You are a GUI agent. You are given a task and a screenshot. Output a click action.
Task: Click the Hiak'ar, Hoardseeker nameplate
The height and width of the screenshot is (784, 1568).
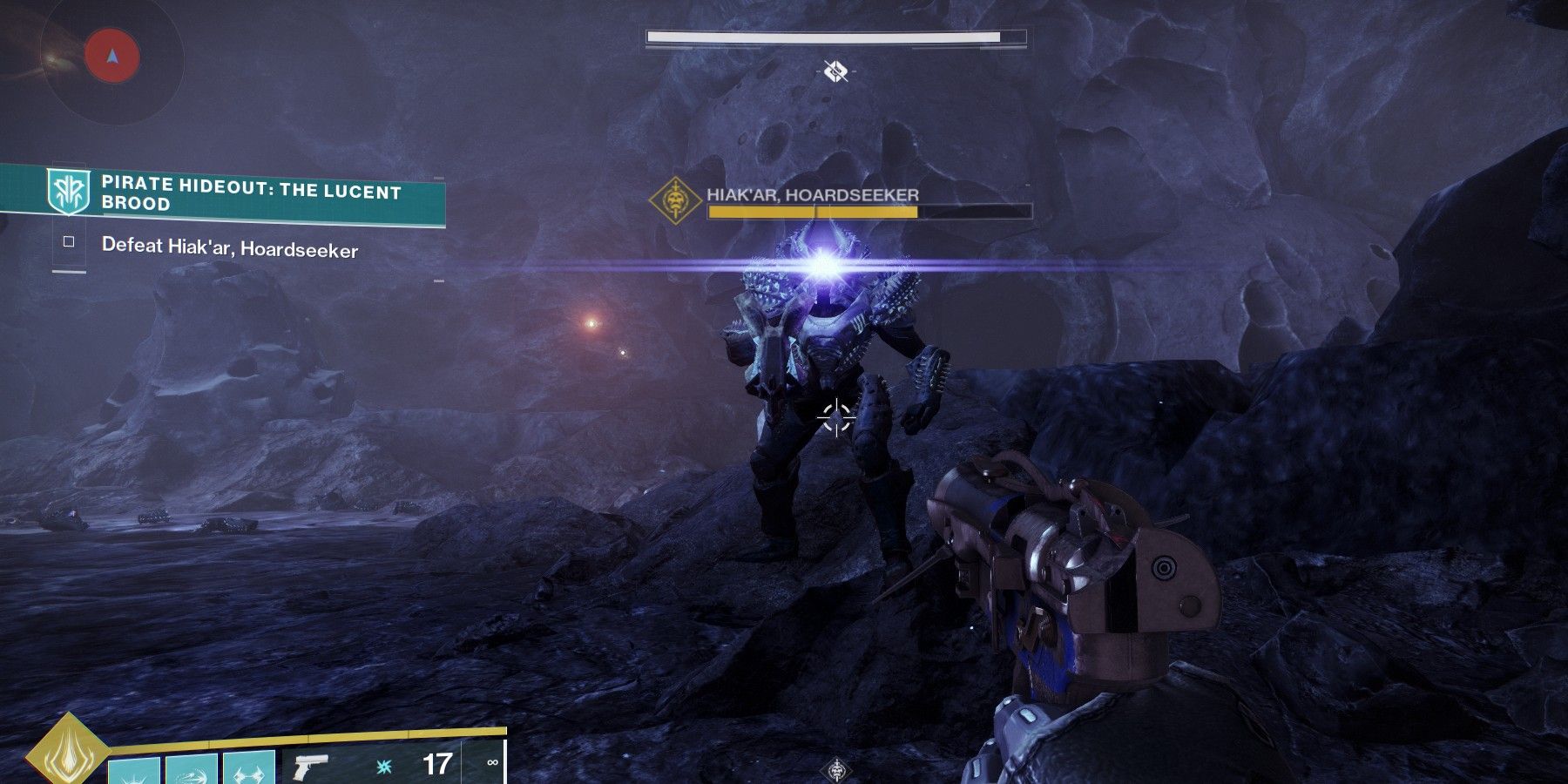pos(812,193)
